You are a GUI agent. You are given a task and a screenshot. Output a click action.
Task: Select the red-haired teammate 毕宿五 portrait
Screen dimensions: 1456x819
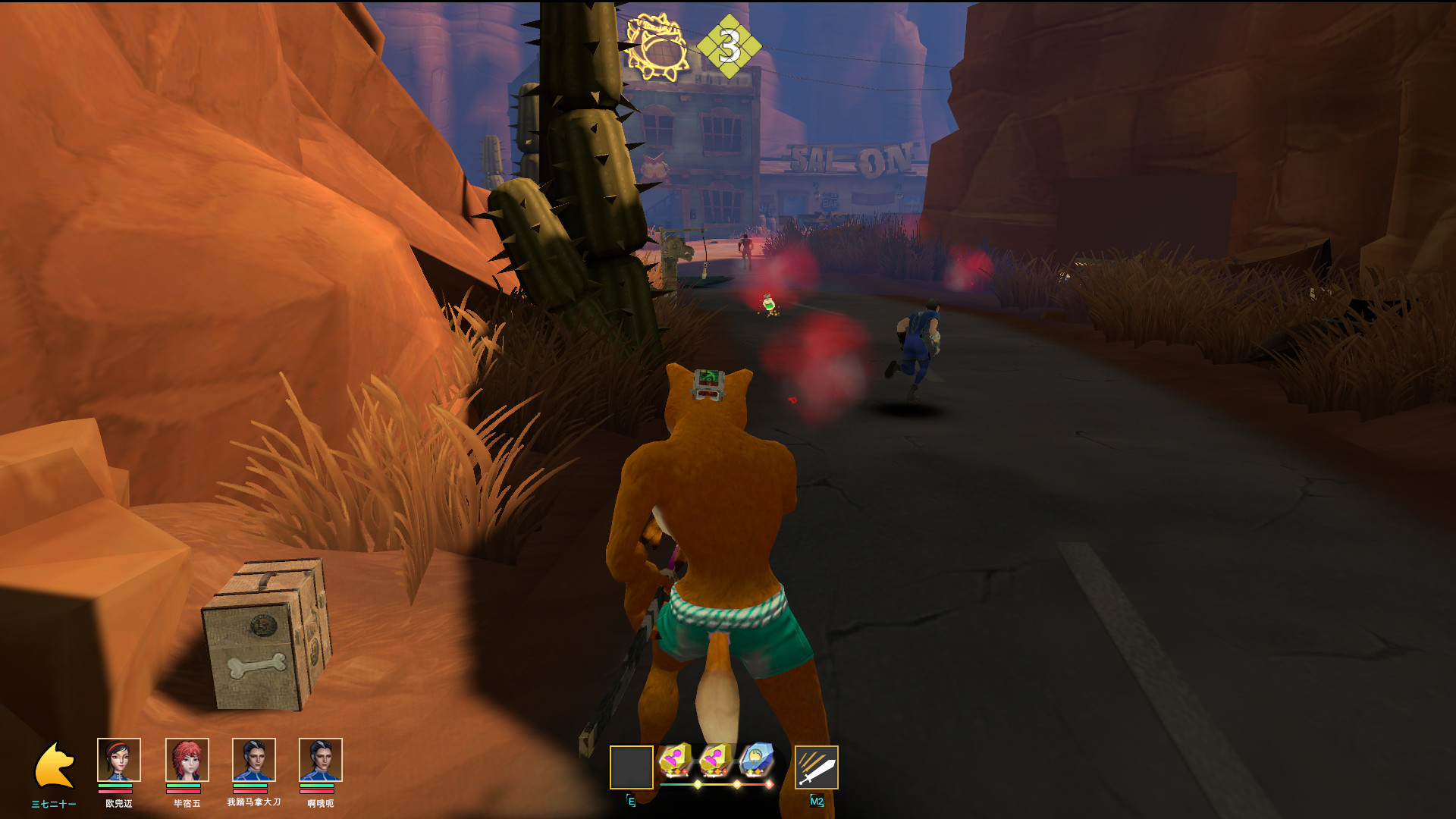click(x=187, y=760)
